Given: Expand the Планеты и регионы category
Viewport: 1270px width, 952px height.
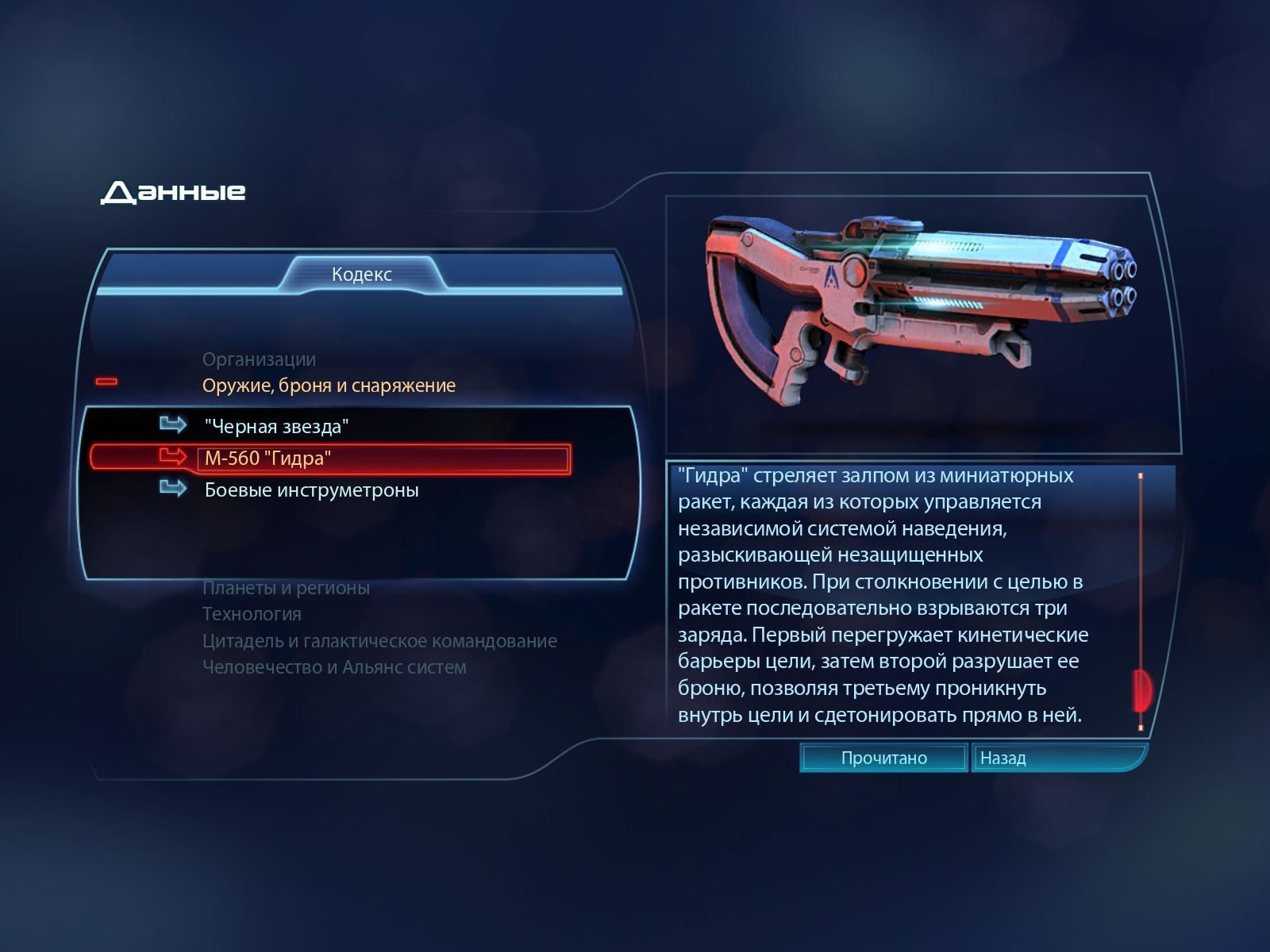Looking at the screenshot, I should [x=286, y=588].
